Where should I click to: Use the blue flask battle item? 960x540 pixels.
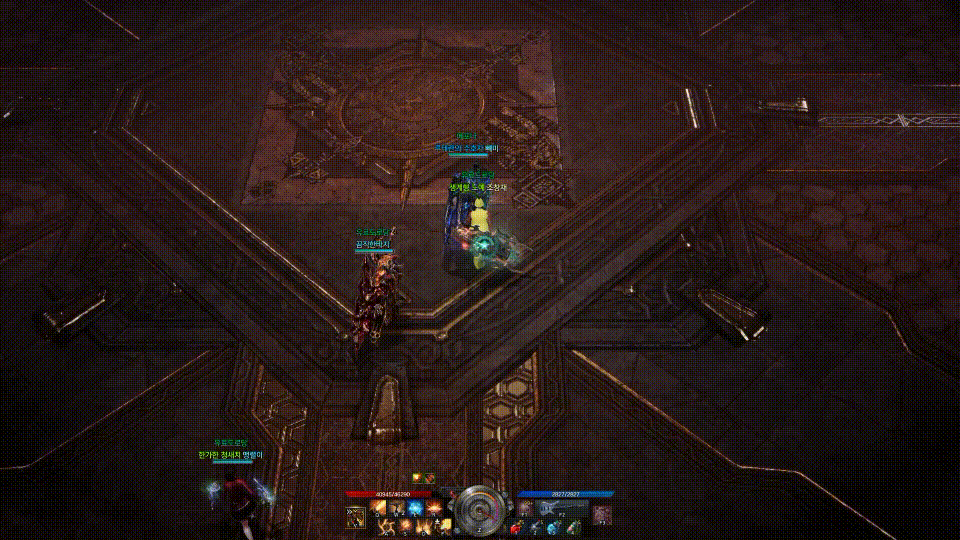(552, 527)
